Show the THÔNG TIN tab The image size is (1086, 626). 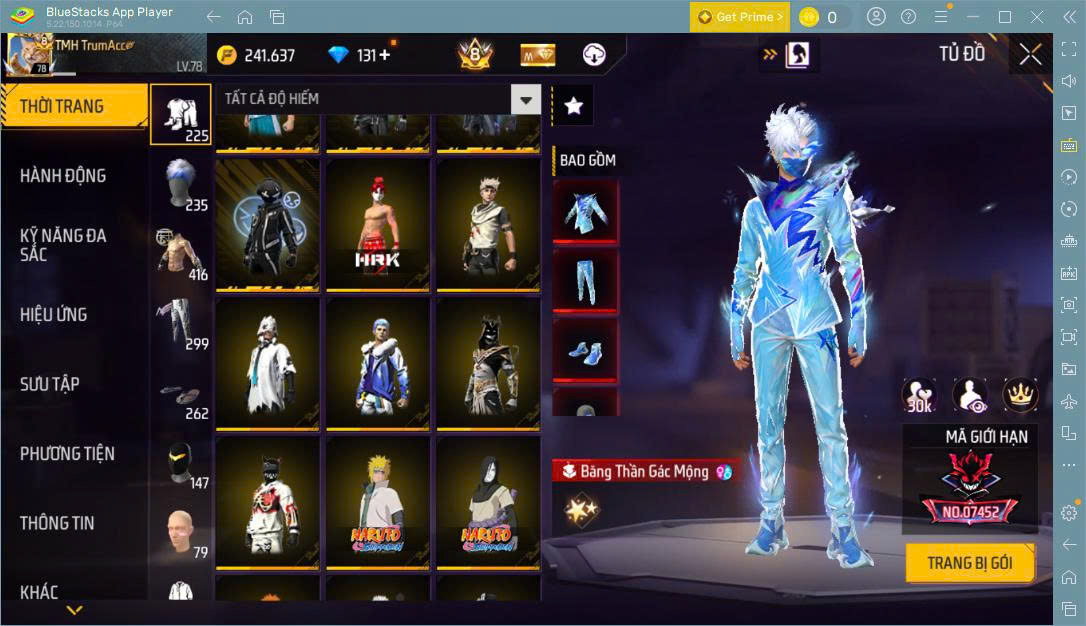[x=57, y=523]
